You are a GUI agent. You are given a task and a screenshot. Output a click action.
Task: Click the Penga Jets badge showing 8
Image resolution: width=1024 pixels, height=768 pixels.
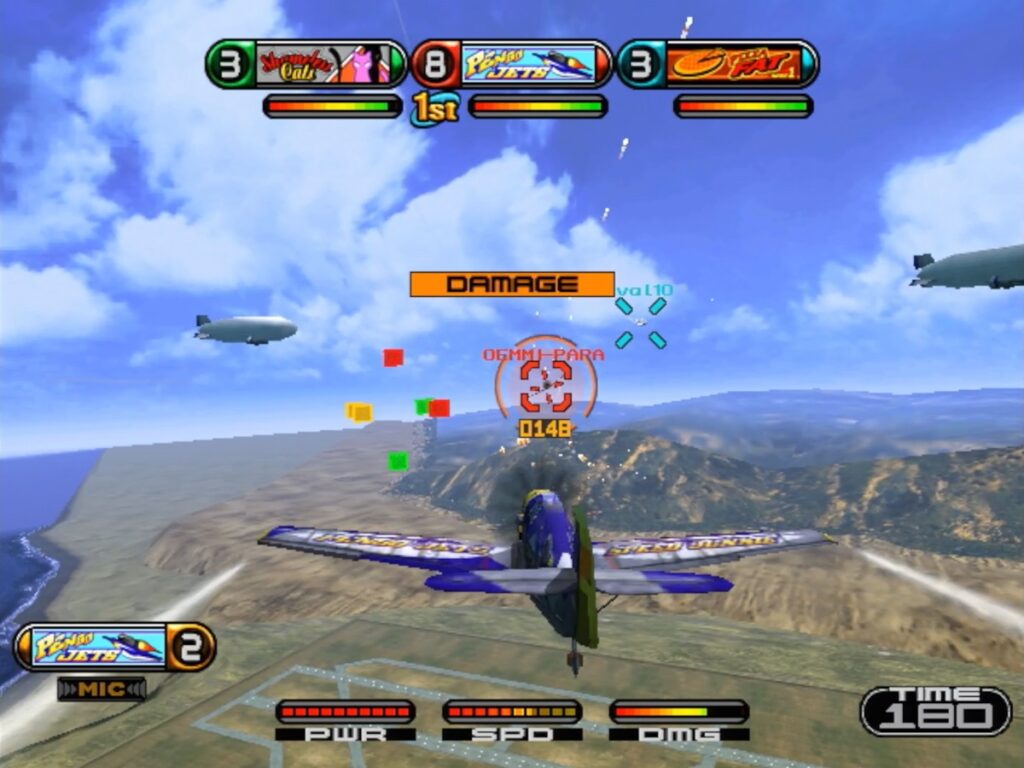pyautogui.click(x=512, y=64)
